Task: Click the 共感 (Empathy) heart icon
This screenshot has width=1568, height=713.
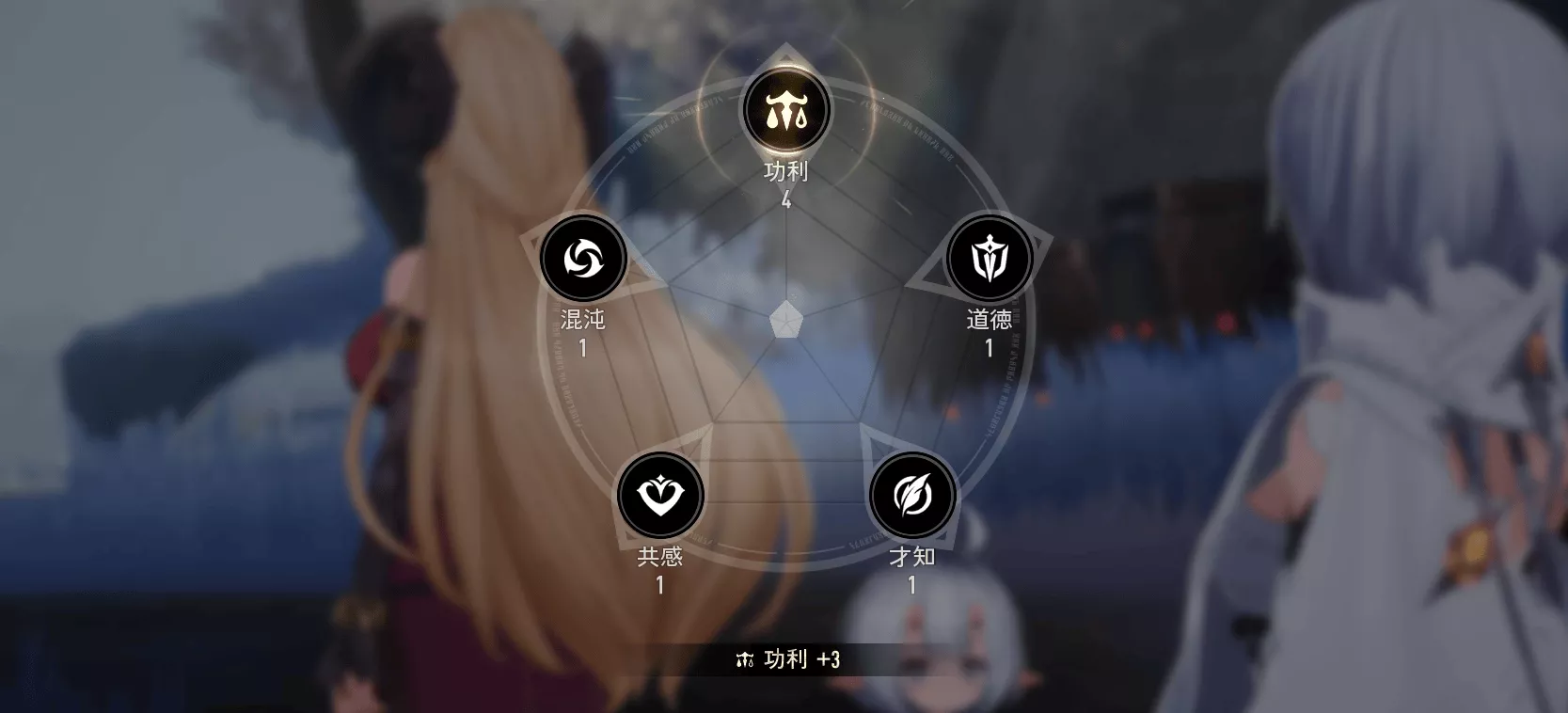Action: point(661,496)
